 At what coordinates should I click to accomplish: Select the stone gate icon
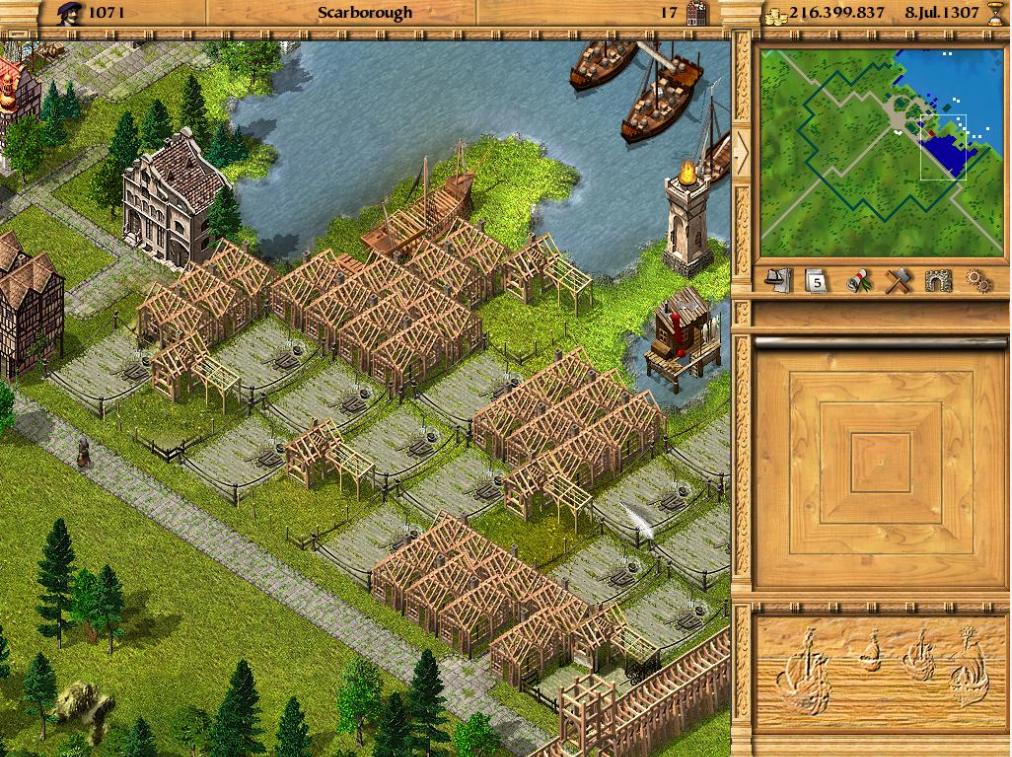936,281
